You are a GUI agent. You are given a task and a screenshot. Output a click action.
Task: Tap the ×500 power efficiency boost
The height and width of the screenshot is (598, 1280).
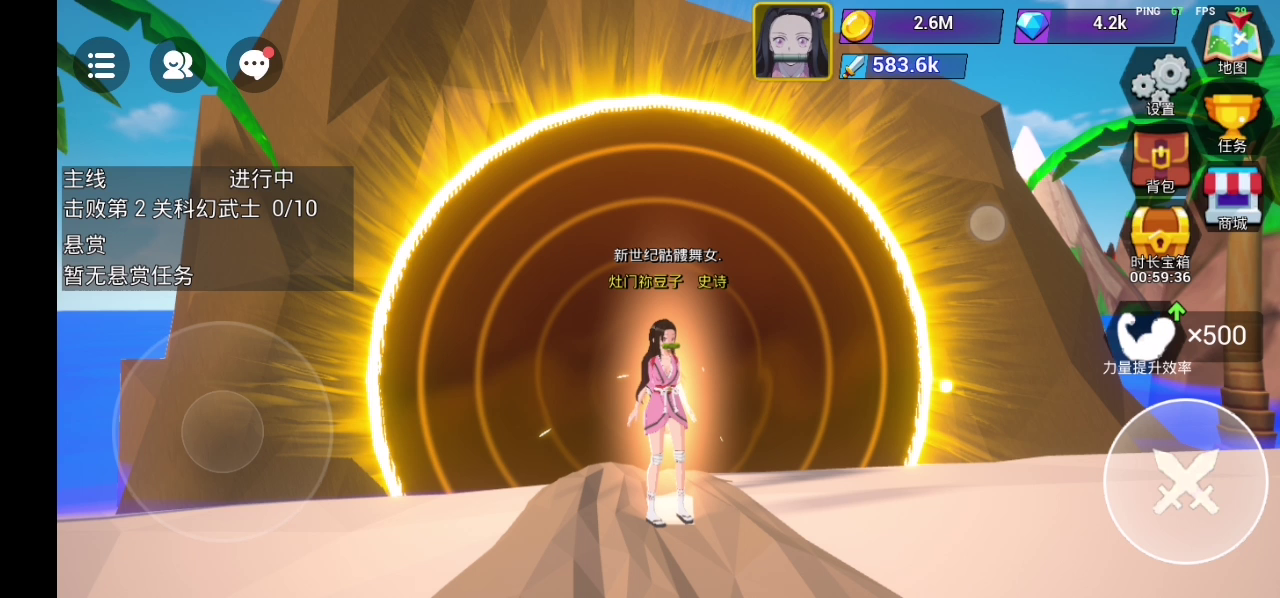click(x=1184, y=336)
